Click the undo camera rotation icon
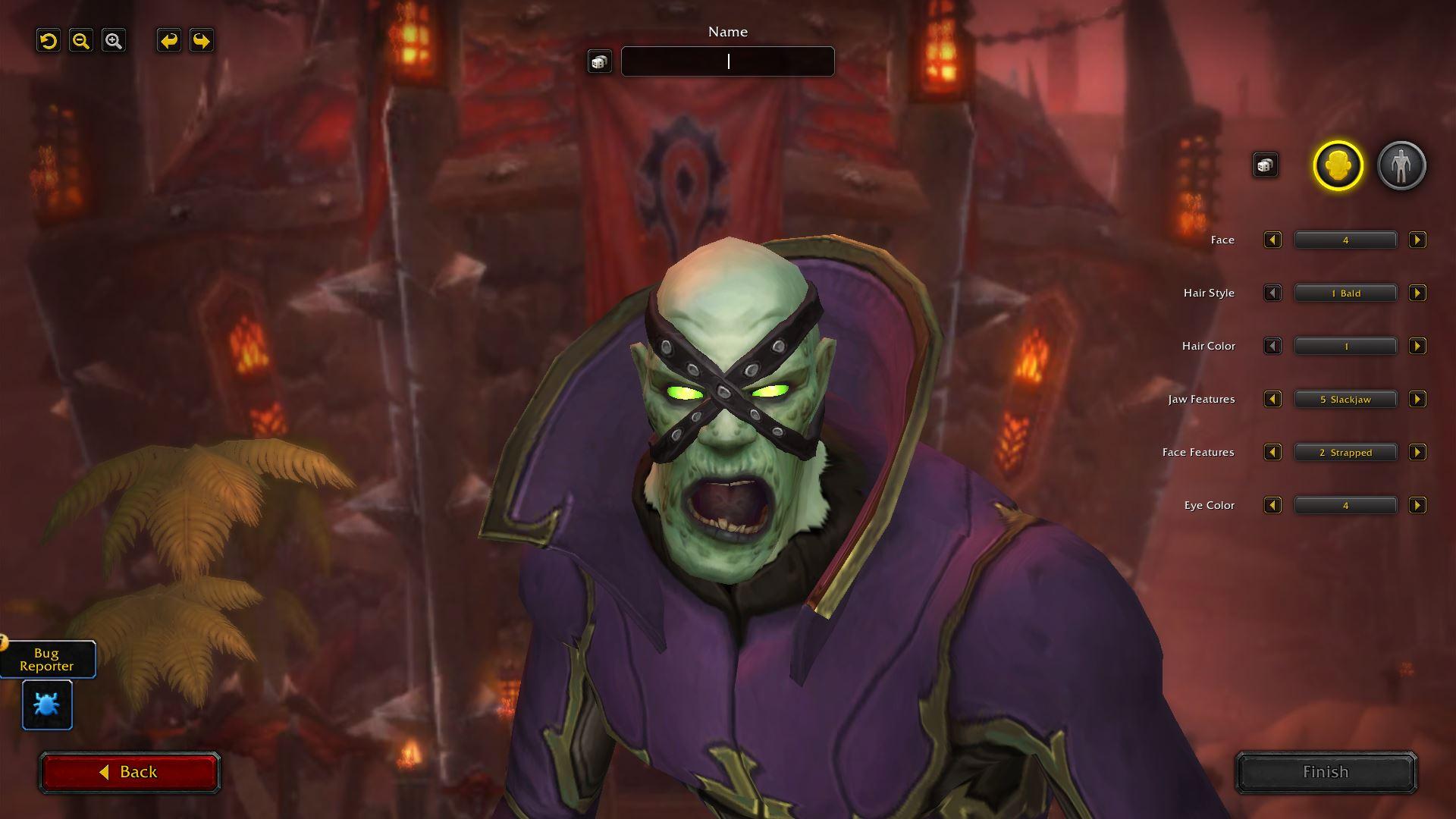1456x819 pixels. 48,41
